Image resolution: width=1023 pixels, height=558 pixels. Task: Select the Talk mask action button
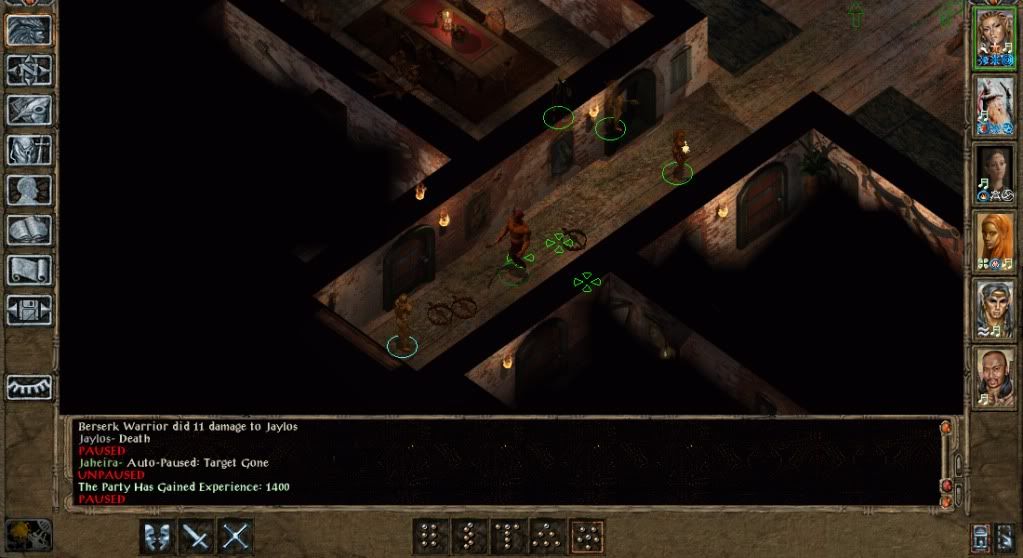click(x=156, y=536)
